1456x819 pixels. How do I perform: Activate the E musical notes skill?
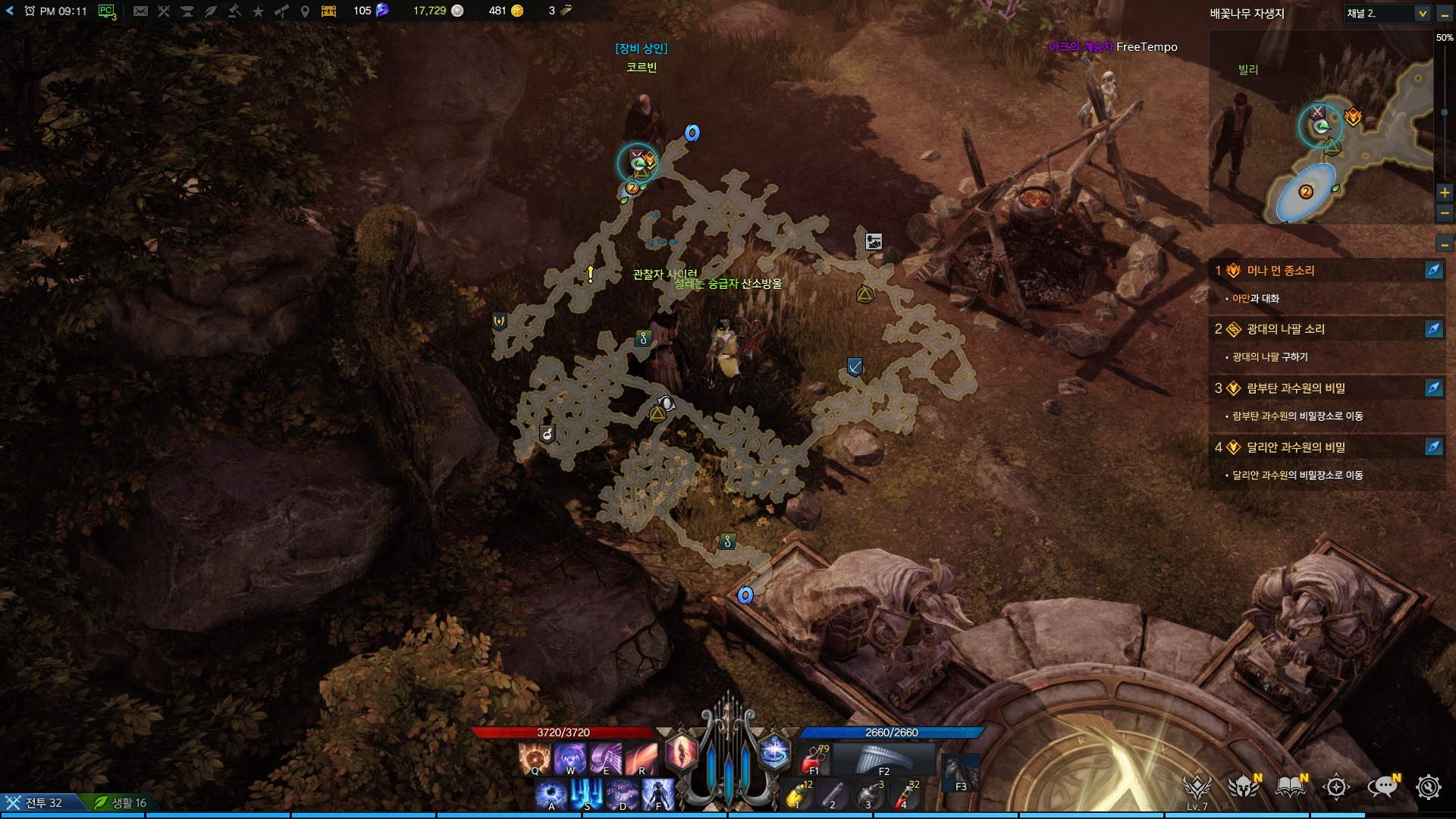(x=605, y=758)
